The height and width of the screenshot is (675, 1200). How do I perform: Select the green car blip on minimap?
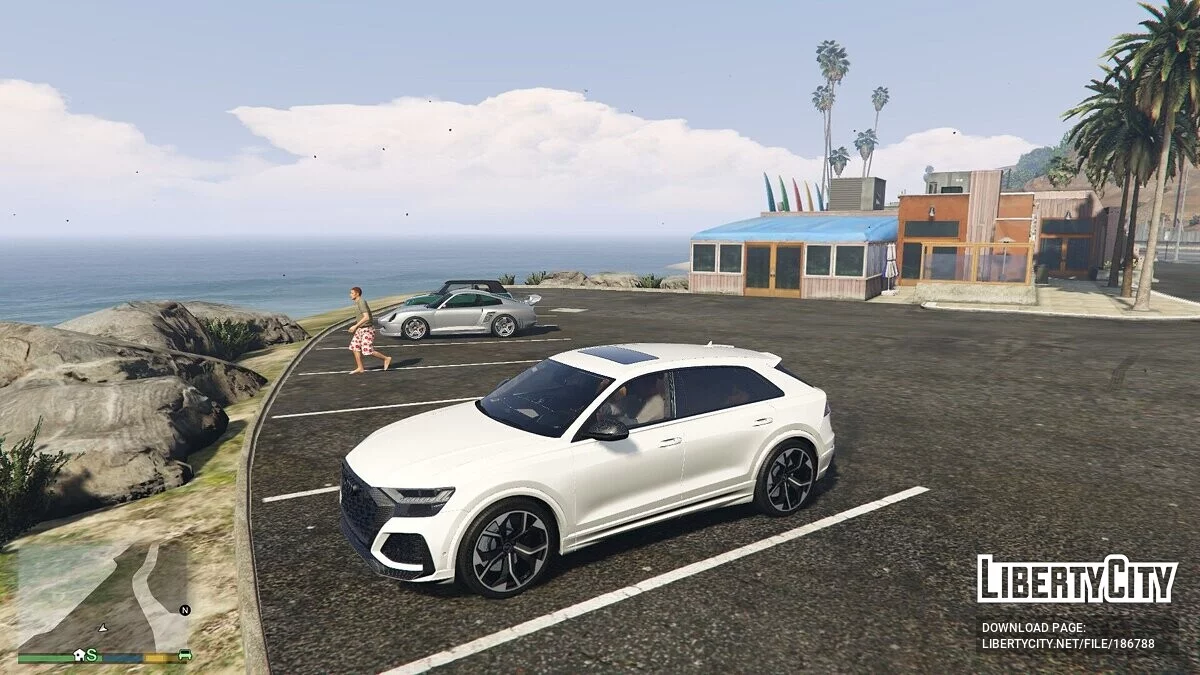(185, 655)
